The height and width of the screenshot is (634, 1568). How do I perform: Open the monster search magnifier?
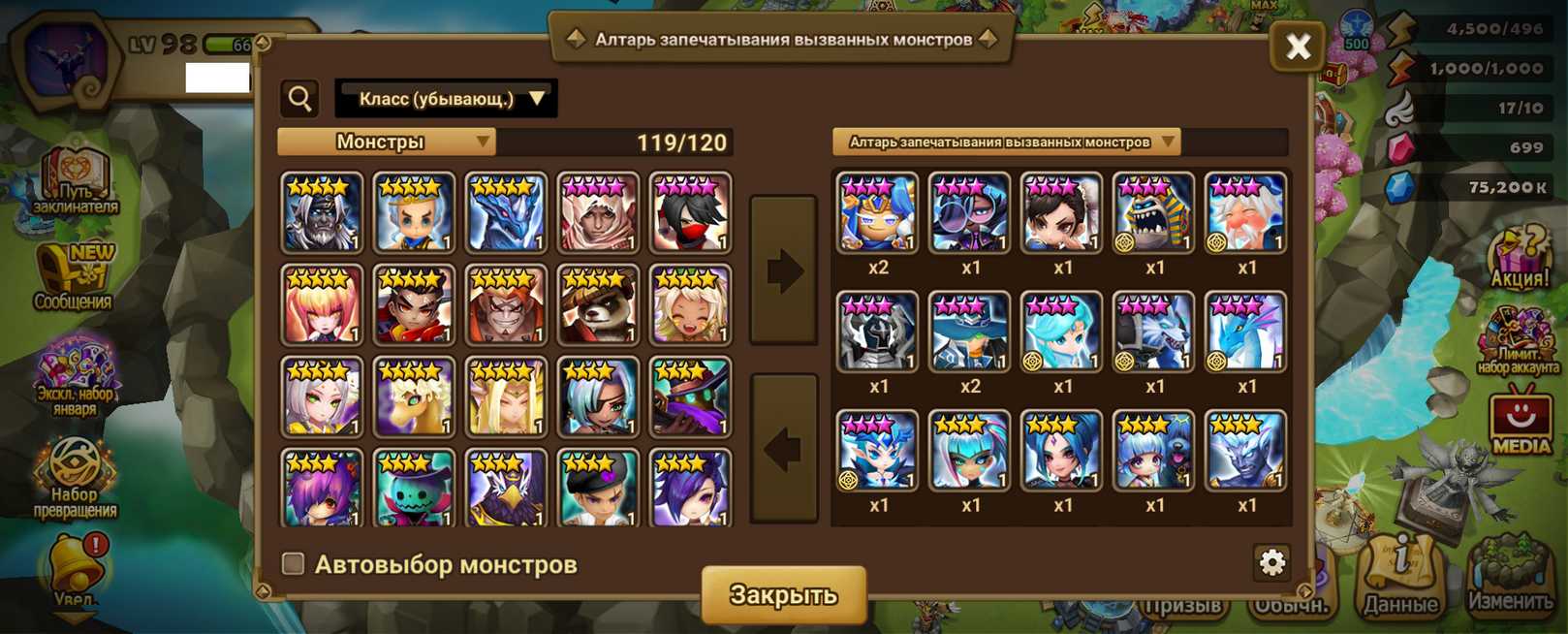300,99
